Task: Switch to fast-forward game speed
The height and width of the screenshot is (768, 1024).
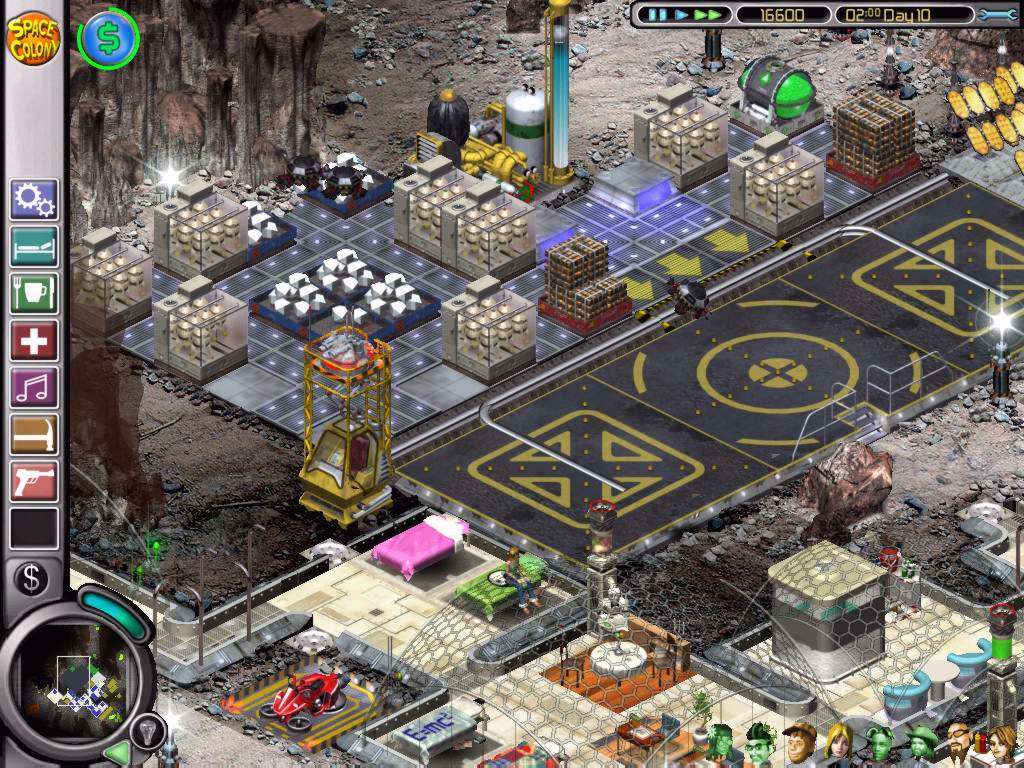Action: [x=708, y=15]
